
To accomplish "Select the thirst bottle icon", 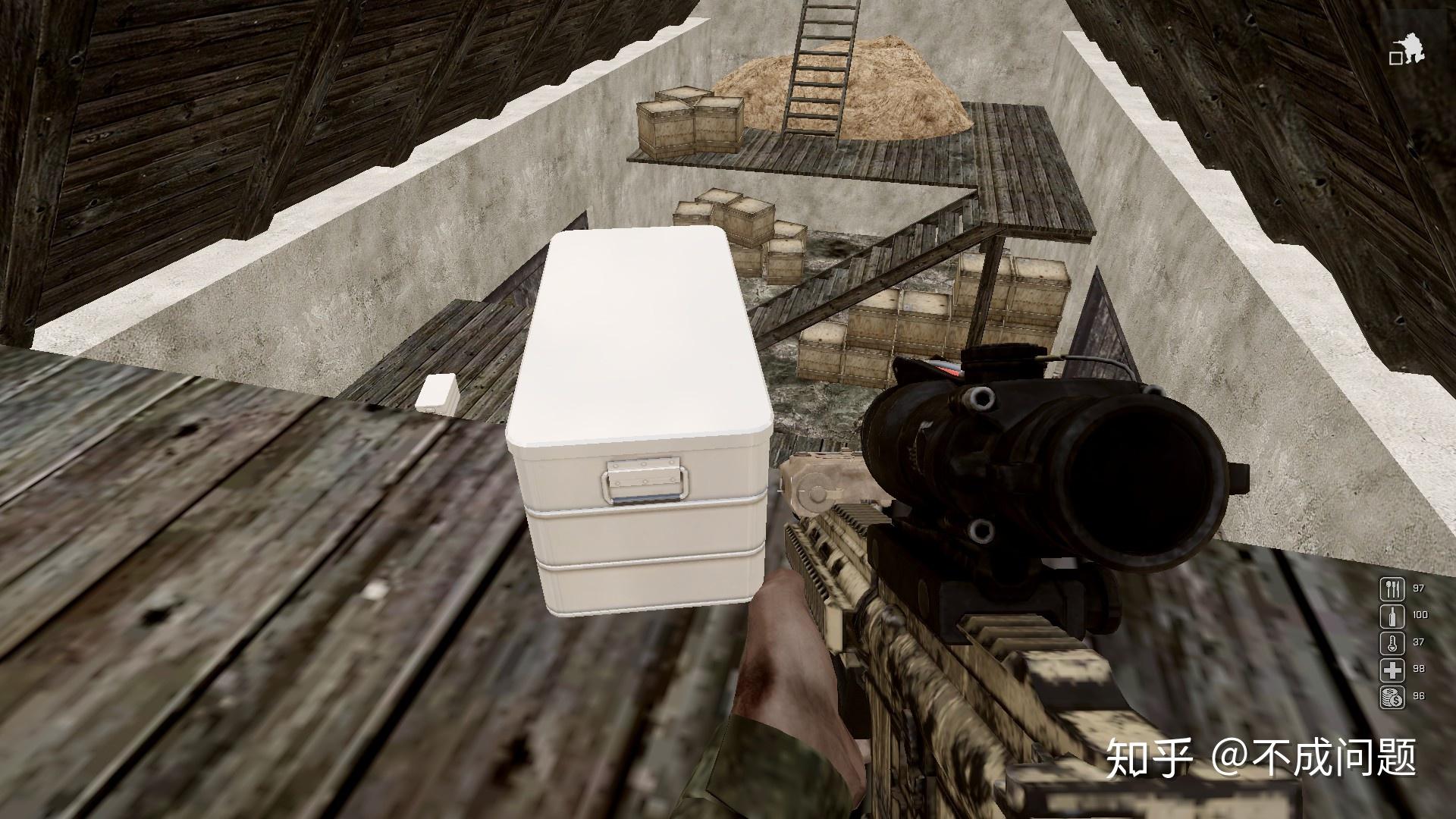I will click(1392, 616).
